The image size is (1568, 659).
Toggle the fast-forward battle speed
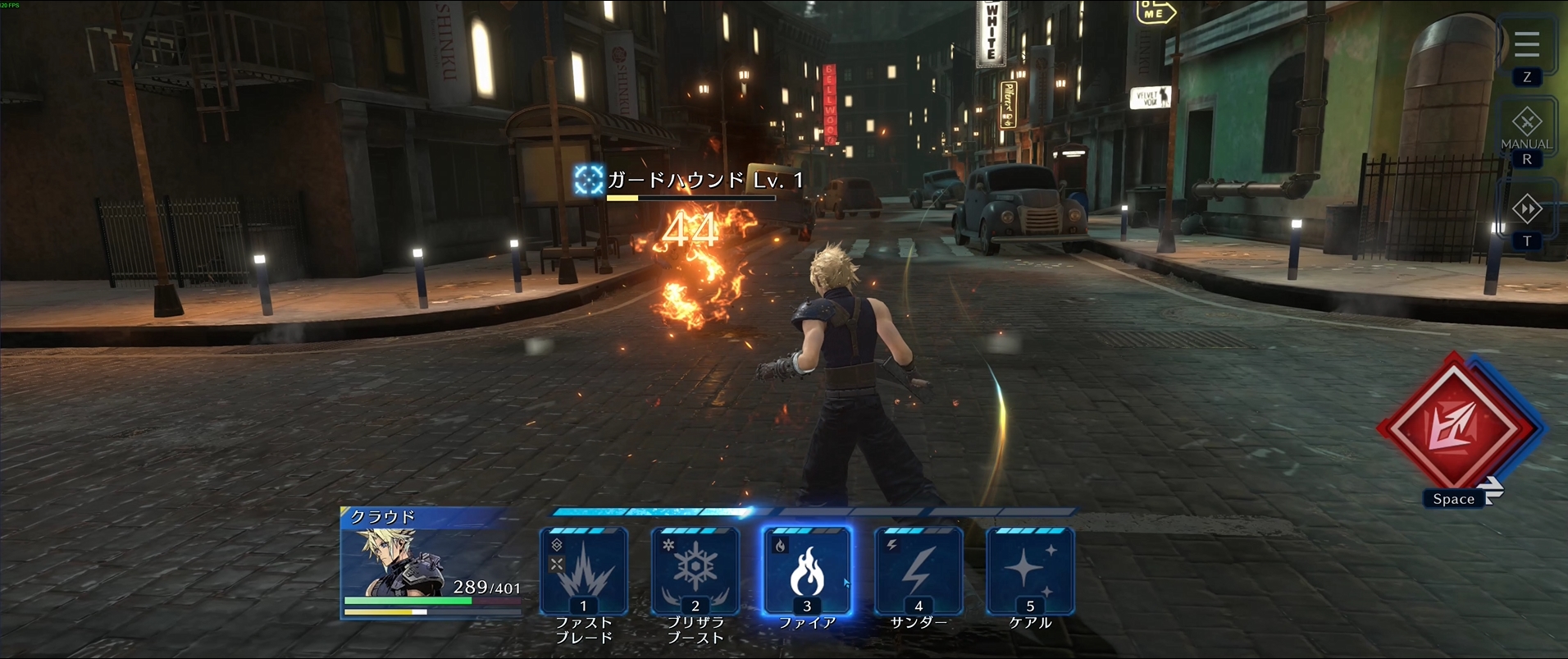(x=1526, y=209)
